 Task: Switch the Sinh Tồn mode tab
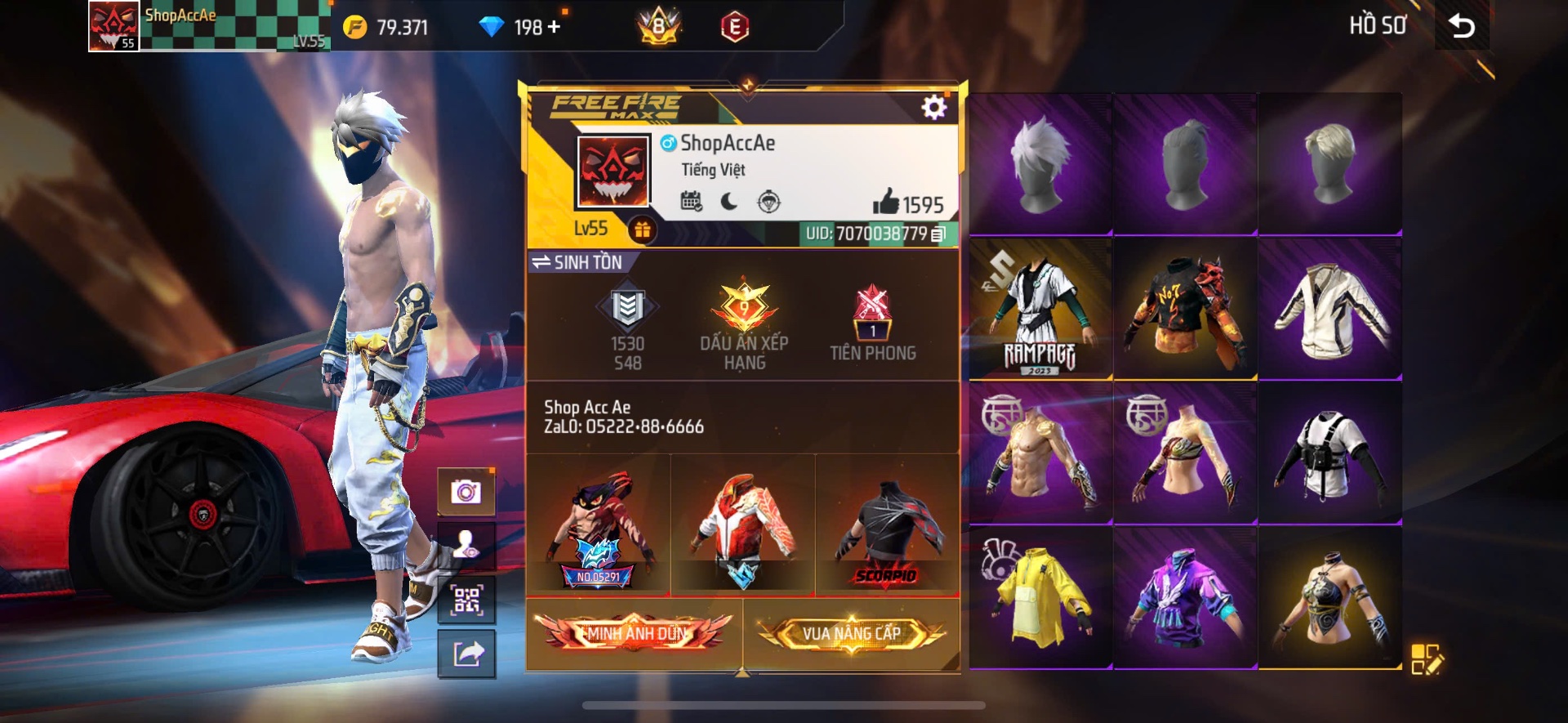[x=578, y=262]
